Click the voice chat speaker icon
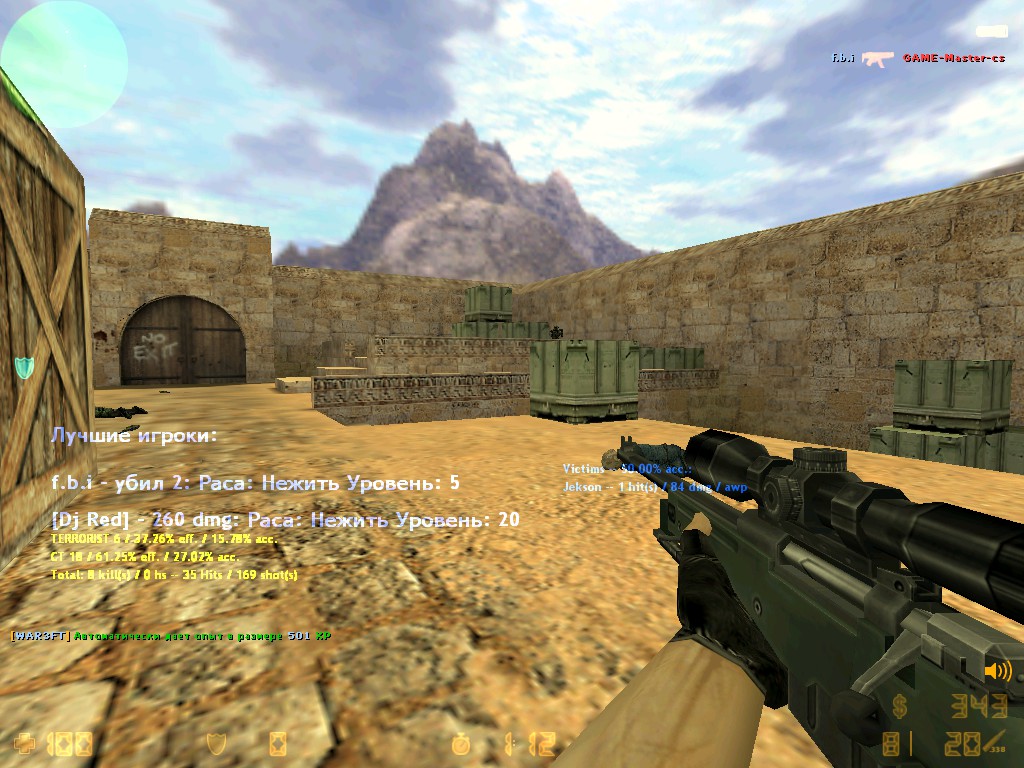1024x768 pixels. tap(997, 671)
